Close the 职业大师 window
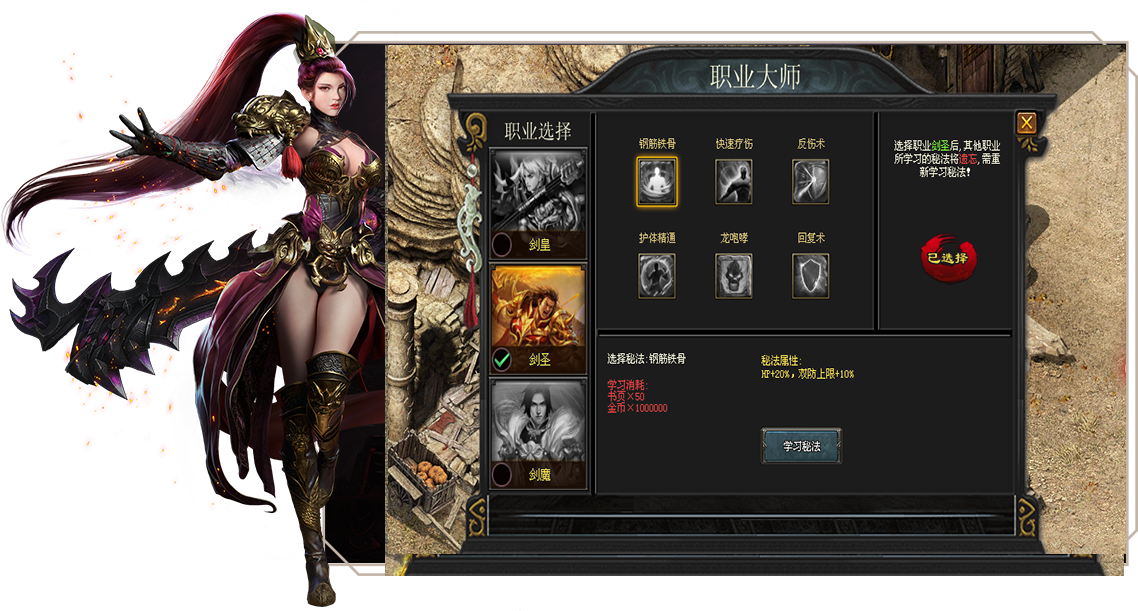Image resolution: width=1138 pixels, height=611 pixels. pos(1026,123)
